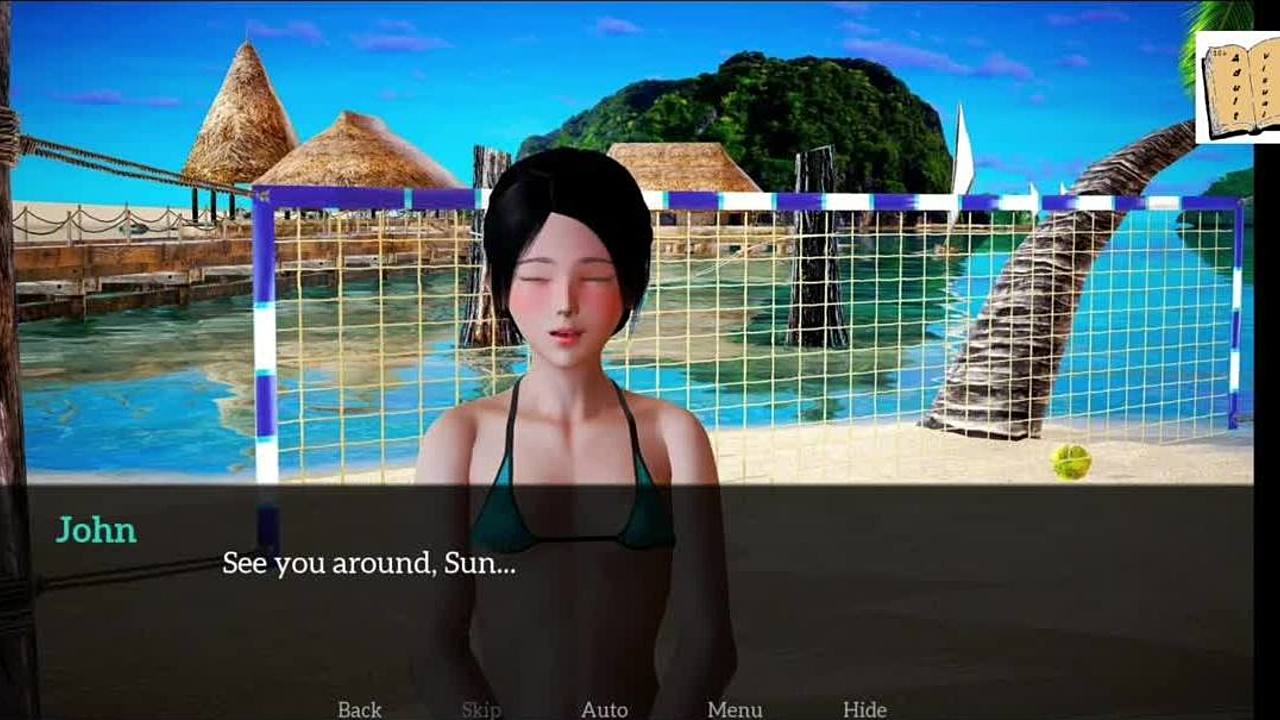Click the book logo icon

(x=1238, y=87)
